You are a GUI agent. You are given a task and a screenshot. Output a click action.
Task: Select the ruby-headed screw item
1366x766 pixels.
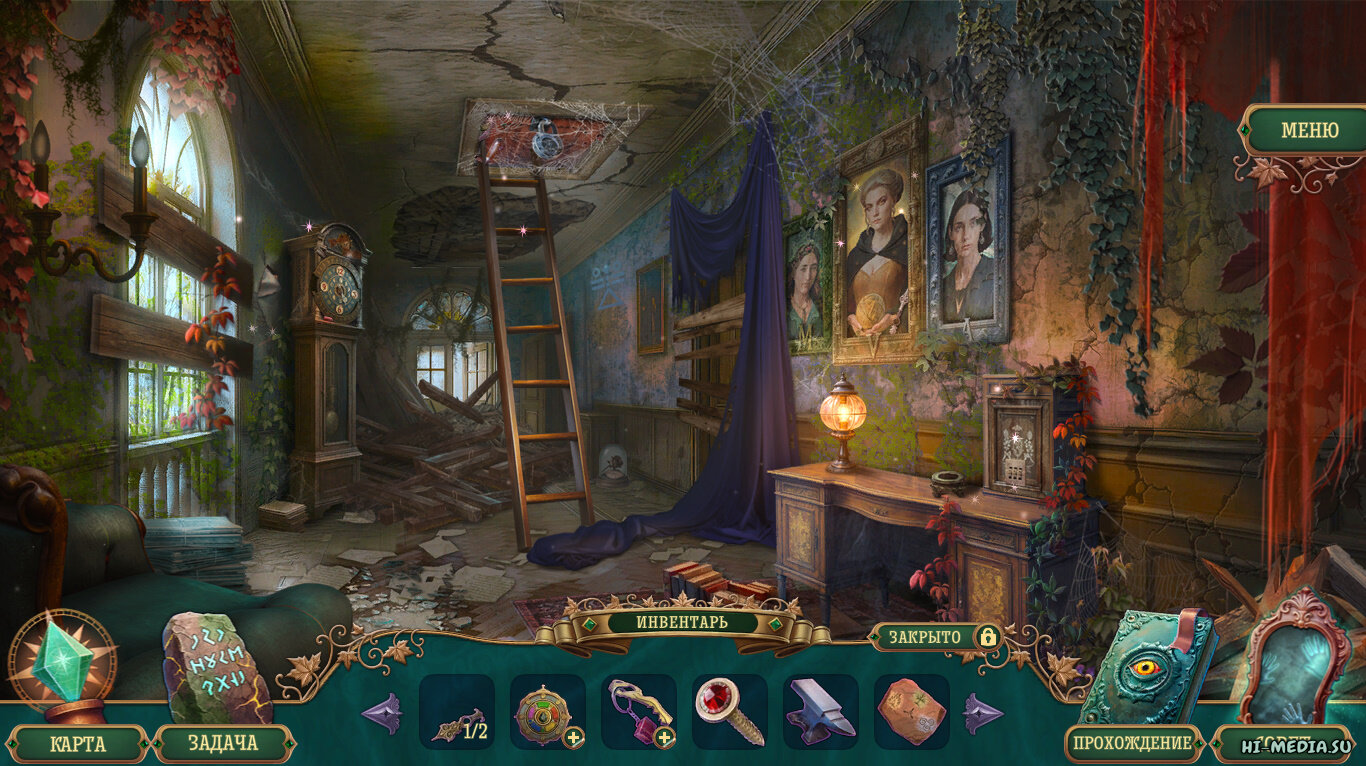point(729,711)
